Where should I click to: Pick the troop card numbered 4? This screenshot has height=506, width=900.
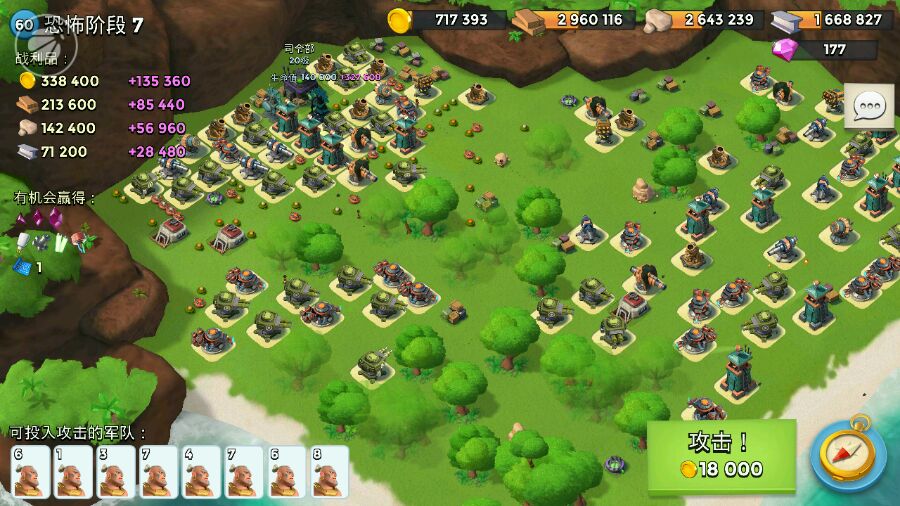point(201,472)
